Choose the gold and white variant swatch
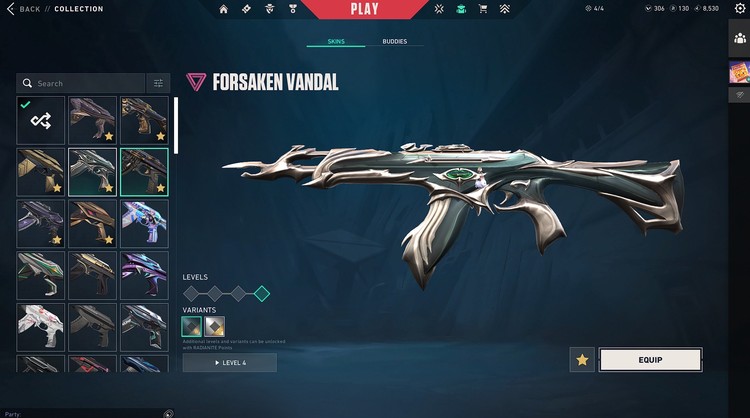The width and height of the screenshot is (750, 418). pos(215,326)
